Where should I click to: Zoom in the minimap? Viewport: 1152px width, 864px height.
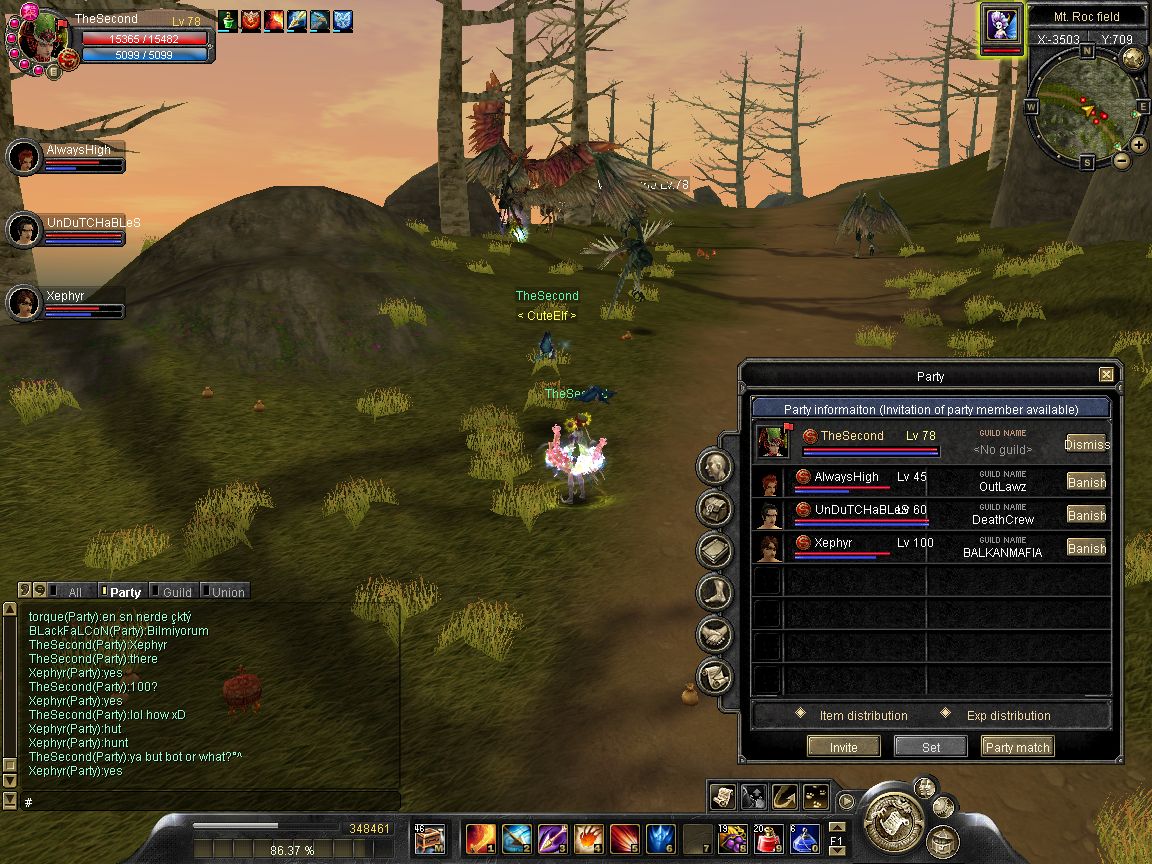tap(1138, 144)
